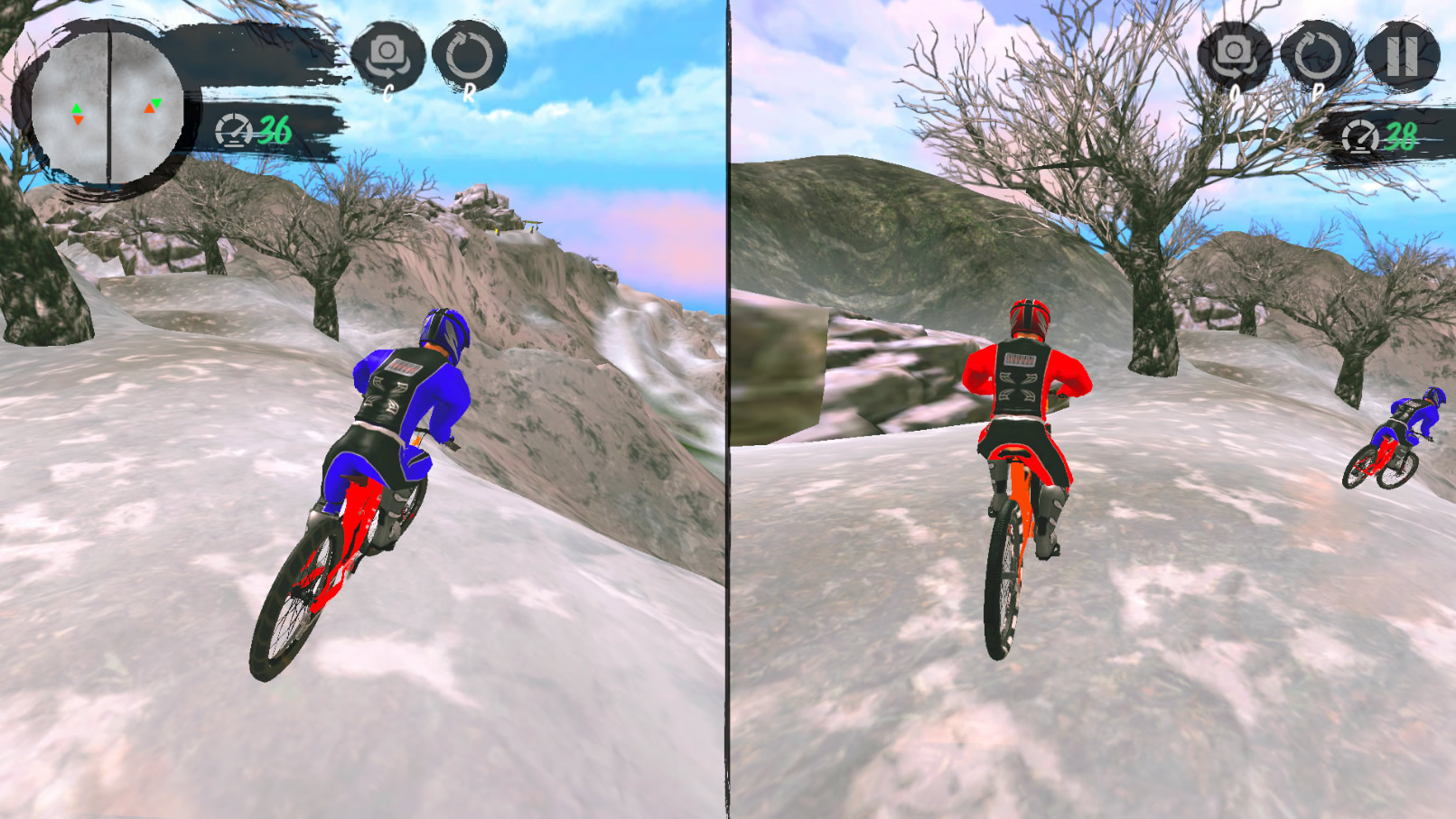Select the circular minimap in the top-left corner
Screen dimensions: 1456x819
[107, 106]
